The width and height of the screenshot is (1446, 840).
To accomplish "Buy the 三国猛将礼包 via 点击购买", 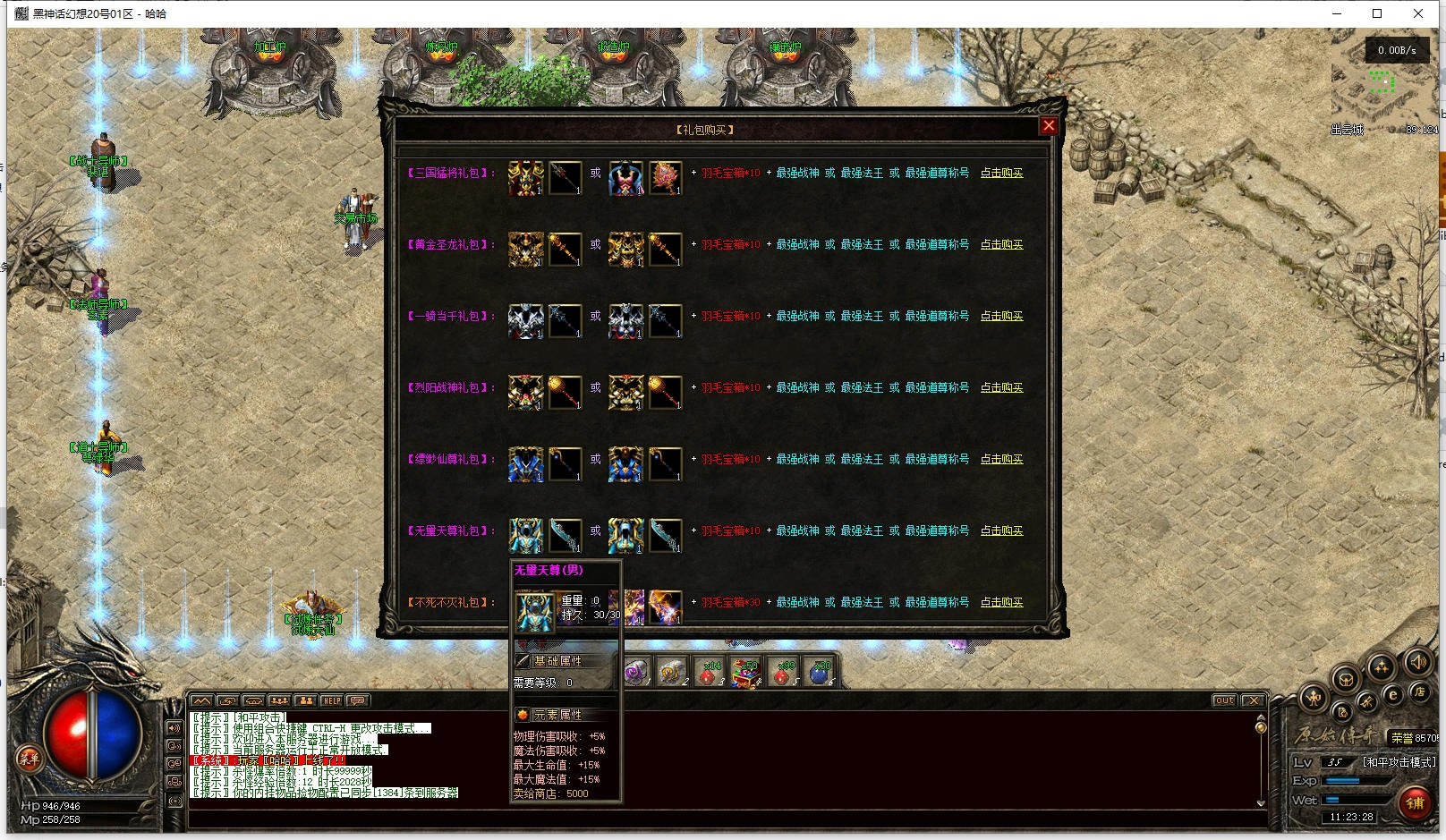I will coord(1001,174).
